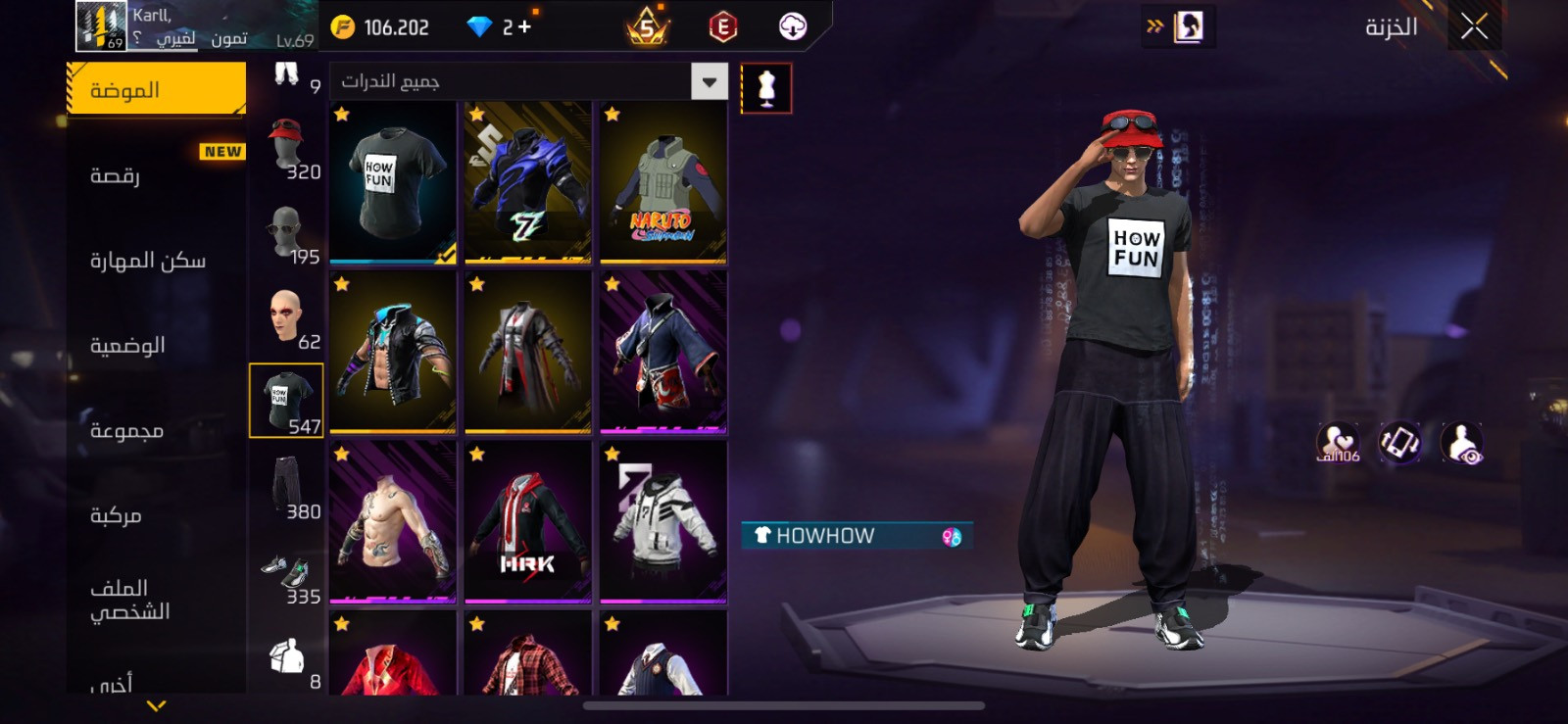Image resolution: width=1568 pixels, height=724 pixels.
Task: Open the الموضة fashion tab
Action: (x=157, y=90)
